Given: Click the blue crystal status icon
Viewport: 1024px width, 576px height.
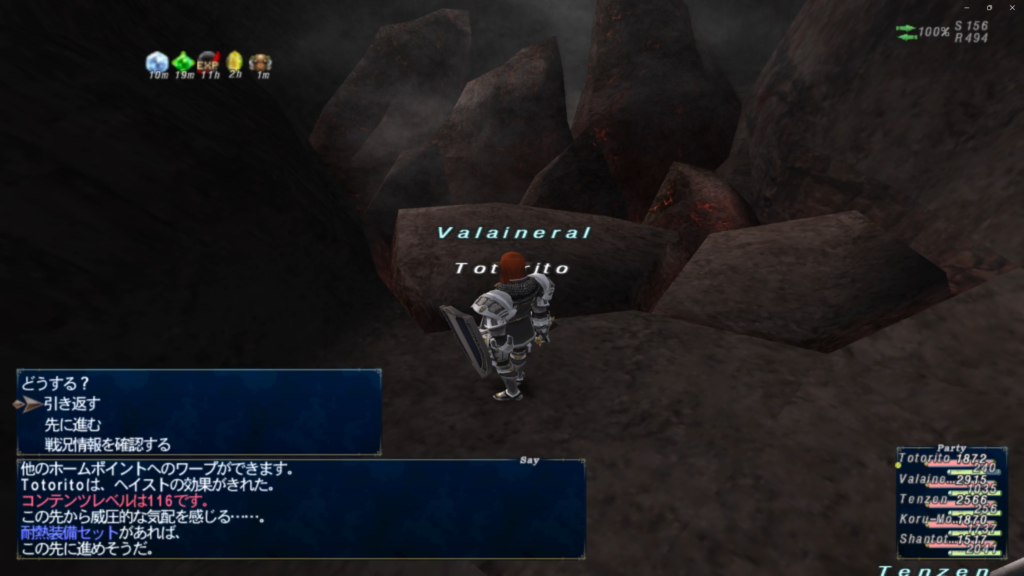Looking at the screenshot, I should 157,62.
